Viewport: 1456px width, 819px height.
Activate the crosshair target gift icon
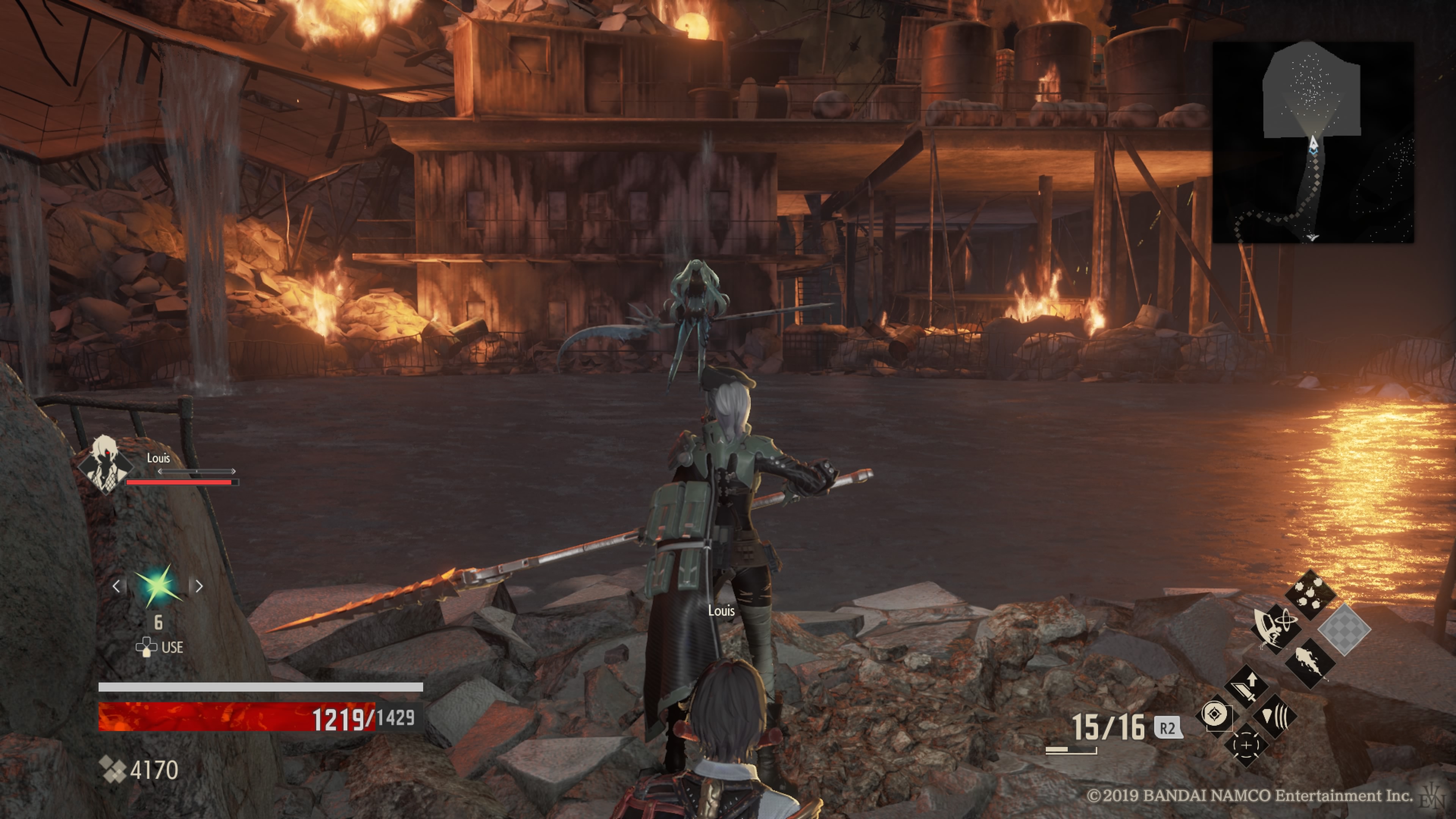(x=1247, y=745)
